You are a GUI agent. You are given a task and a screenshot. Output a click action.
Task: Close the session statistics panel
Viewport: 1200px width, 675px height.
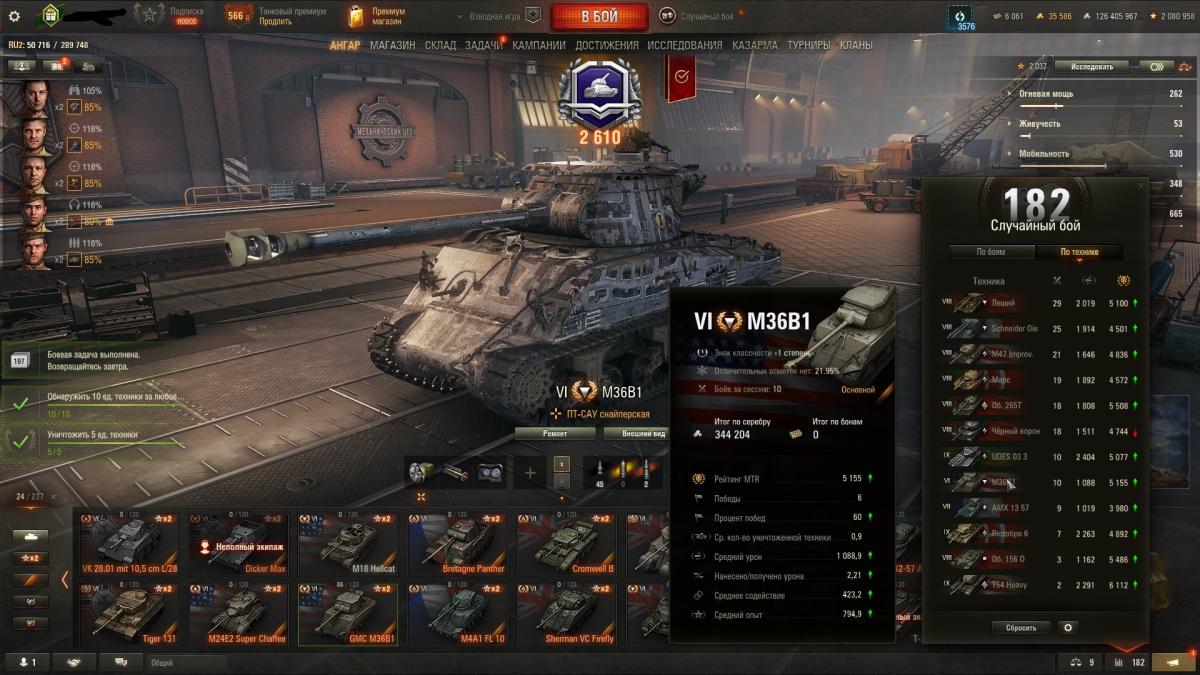(x=1142, y=186)
